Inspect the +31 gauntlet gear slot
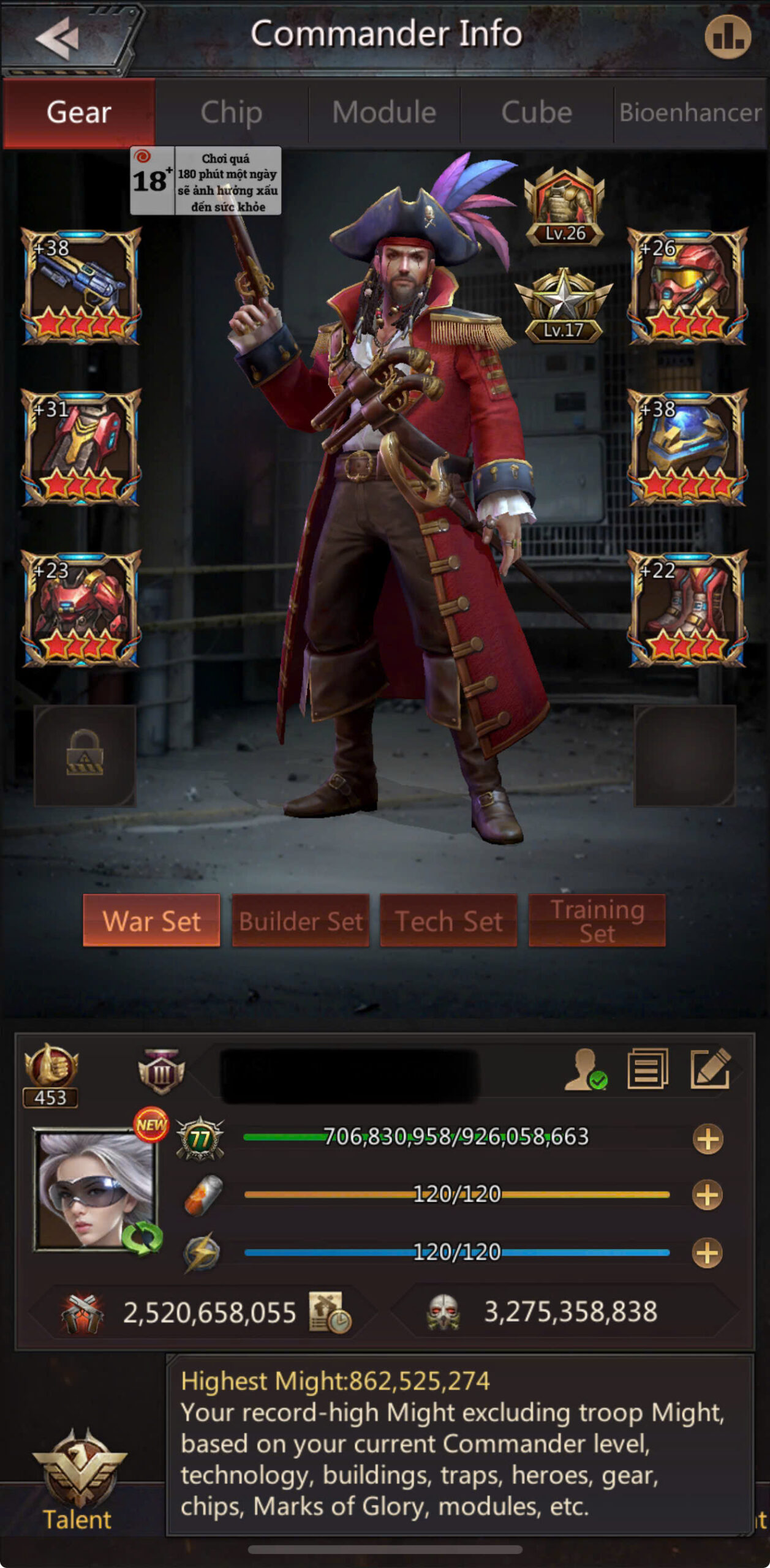The width and height of the screenshot is (770, 1568). click(x=81, y=447)
